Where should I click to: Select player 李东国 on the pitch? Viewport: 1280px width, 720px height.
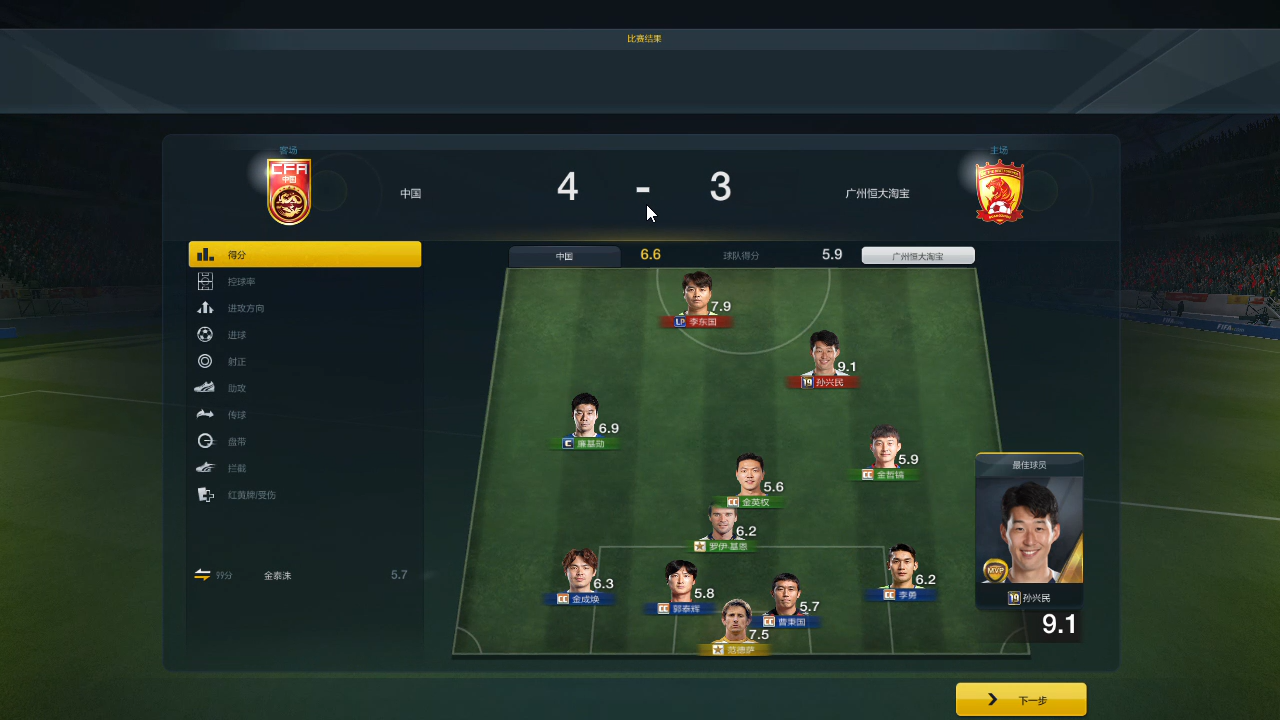point(697,299)
